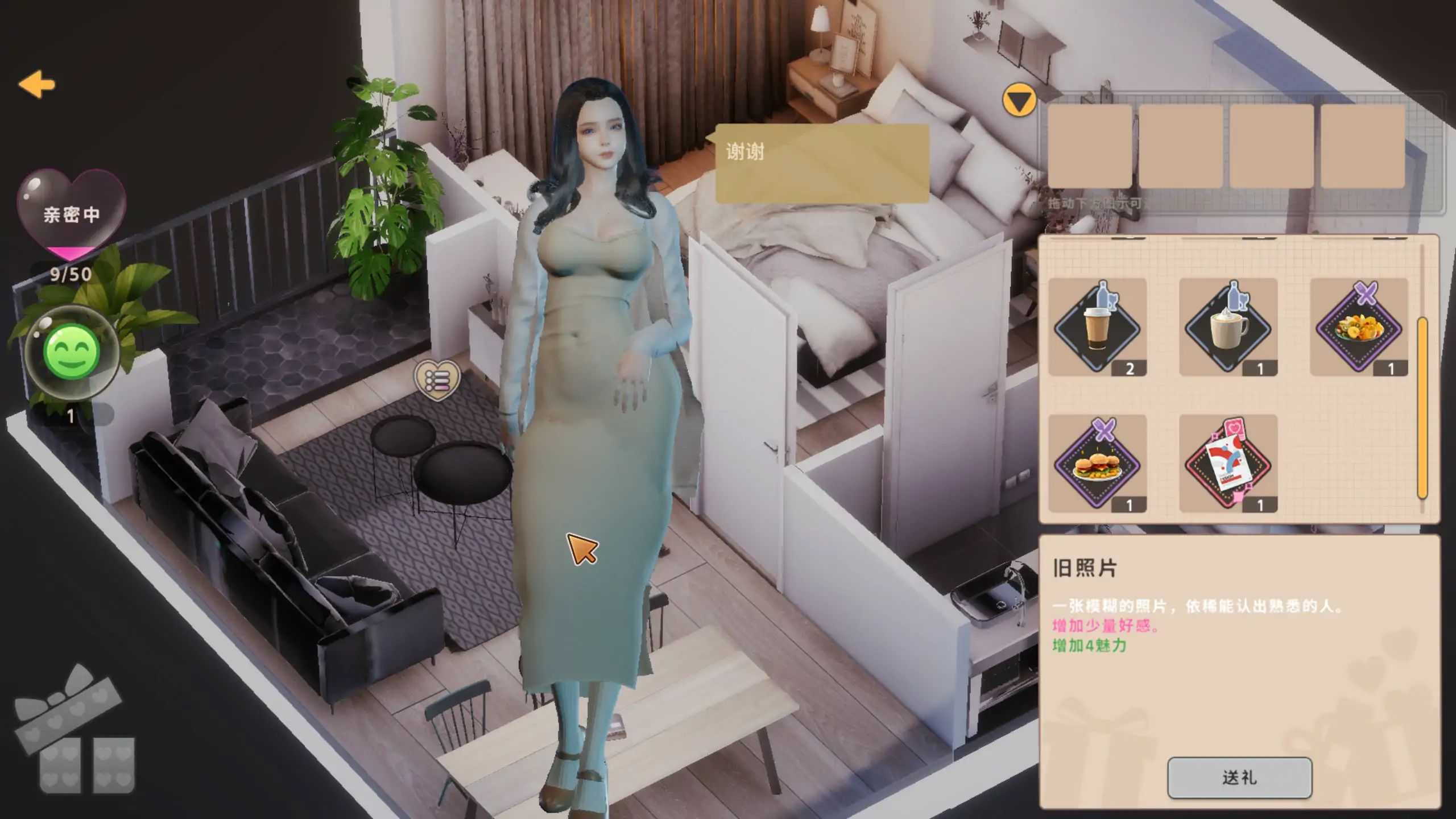Screen dimensions: 1456x819
Task: Select the burger meal gift item
Action: [x=1098, y=466]
